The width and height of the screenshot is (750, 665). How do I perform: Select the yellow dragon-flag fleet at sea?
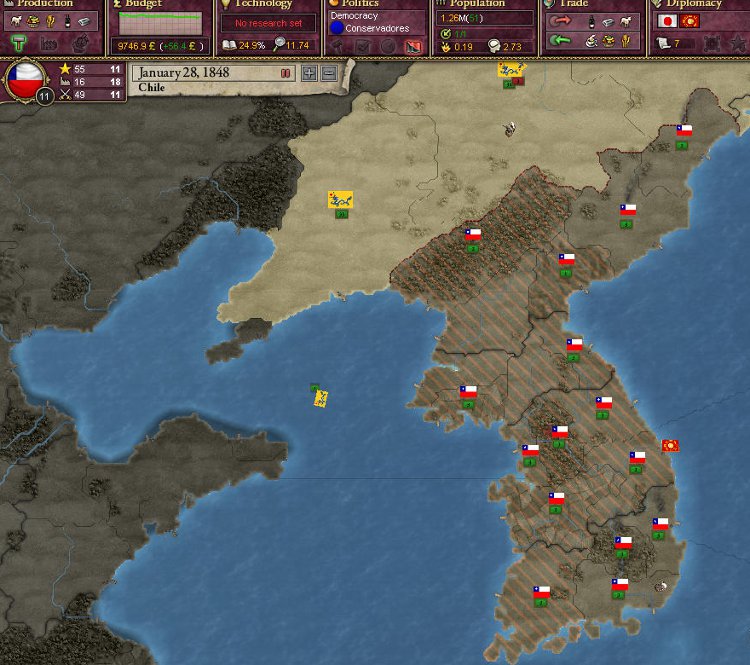pos(321,398)
